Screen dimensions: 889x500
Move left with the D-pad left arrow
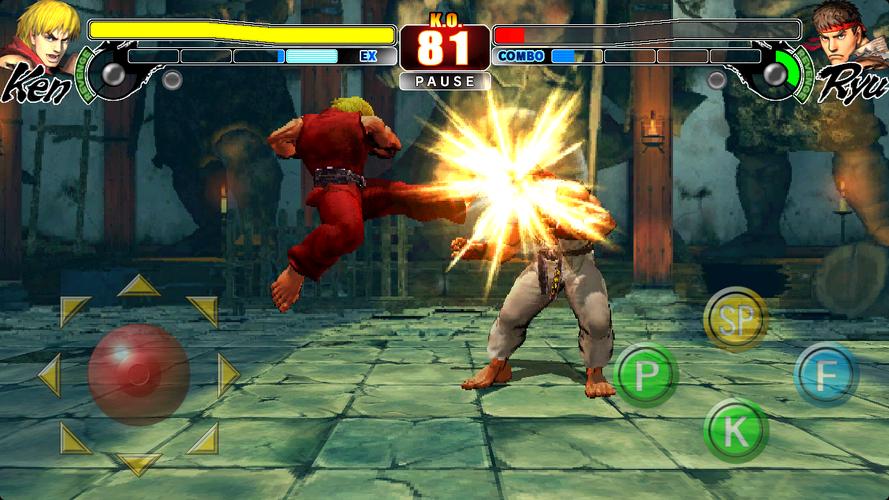(x=48, y=375)
